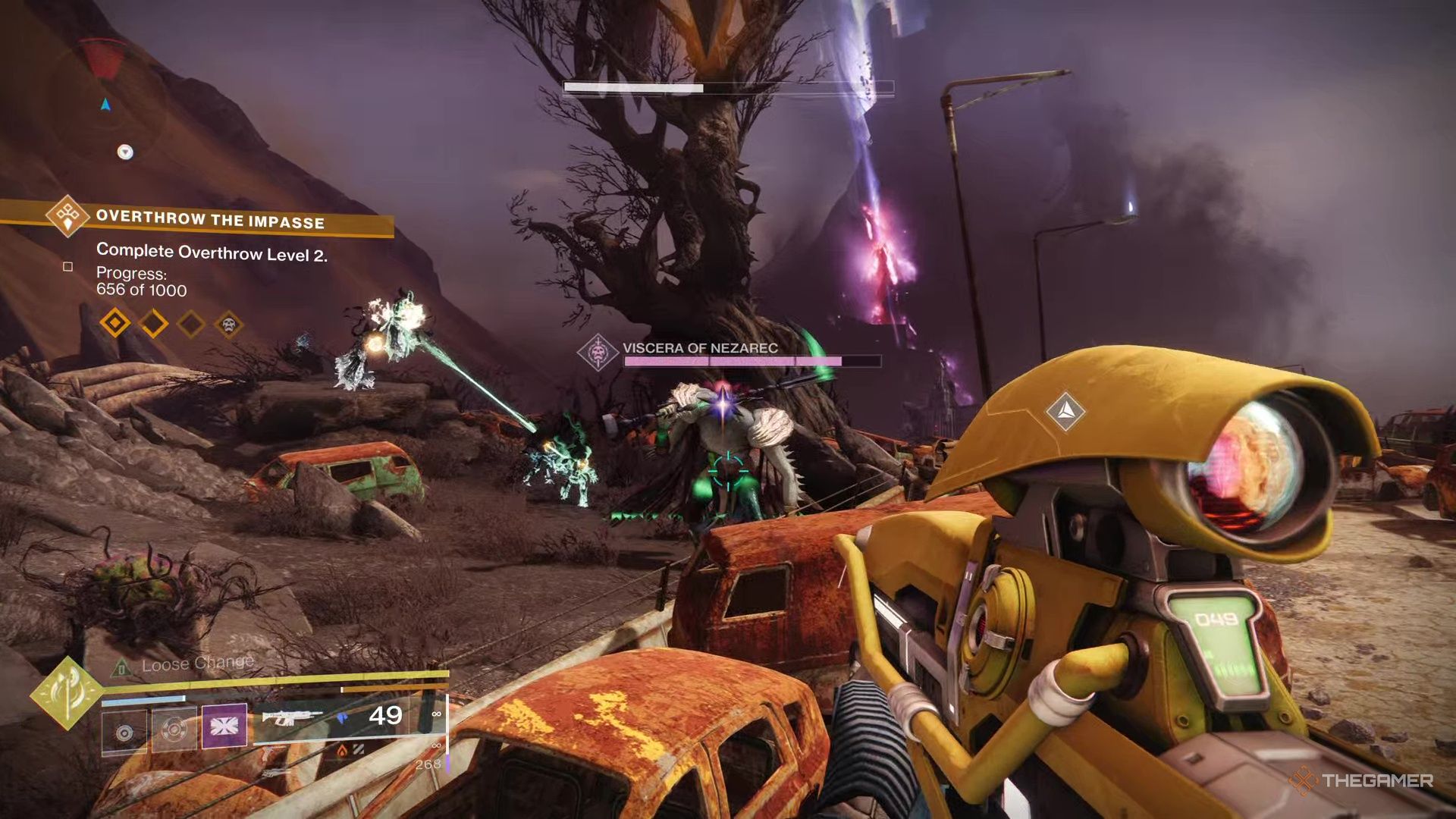Select the first filled diamond level pip

[115, 322]
